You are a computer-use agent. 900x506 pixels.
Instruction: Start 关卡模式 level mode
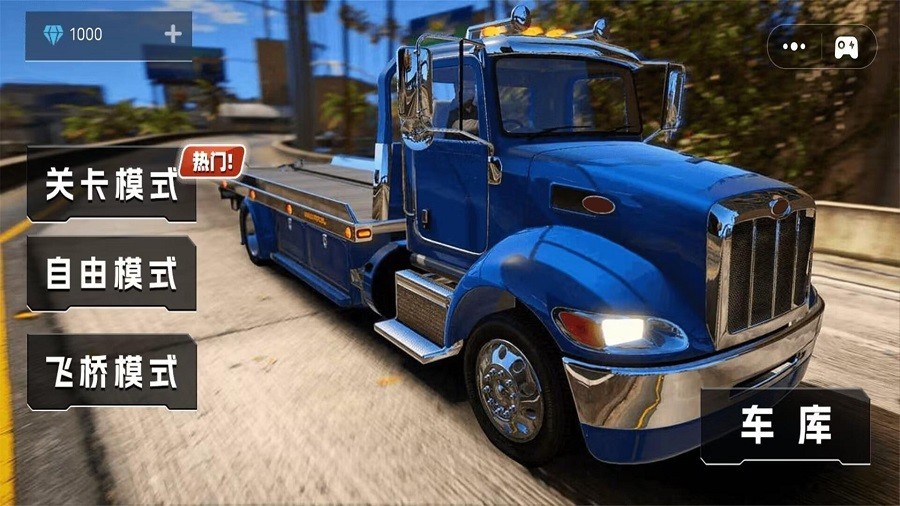(111, 184)
